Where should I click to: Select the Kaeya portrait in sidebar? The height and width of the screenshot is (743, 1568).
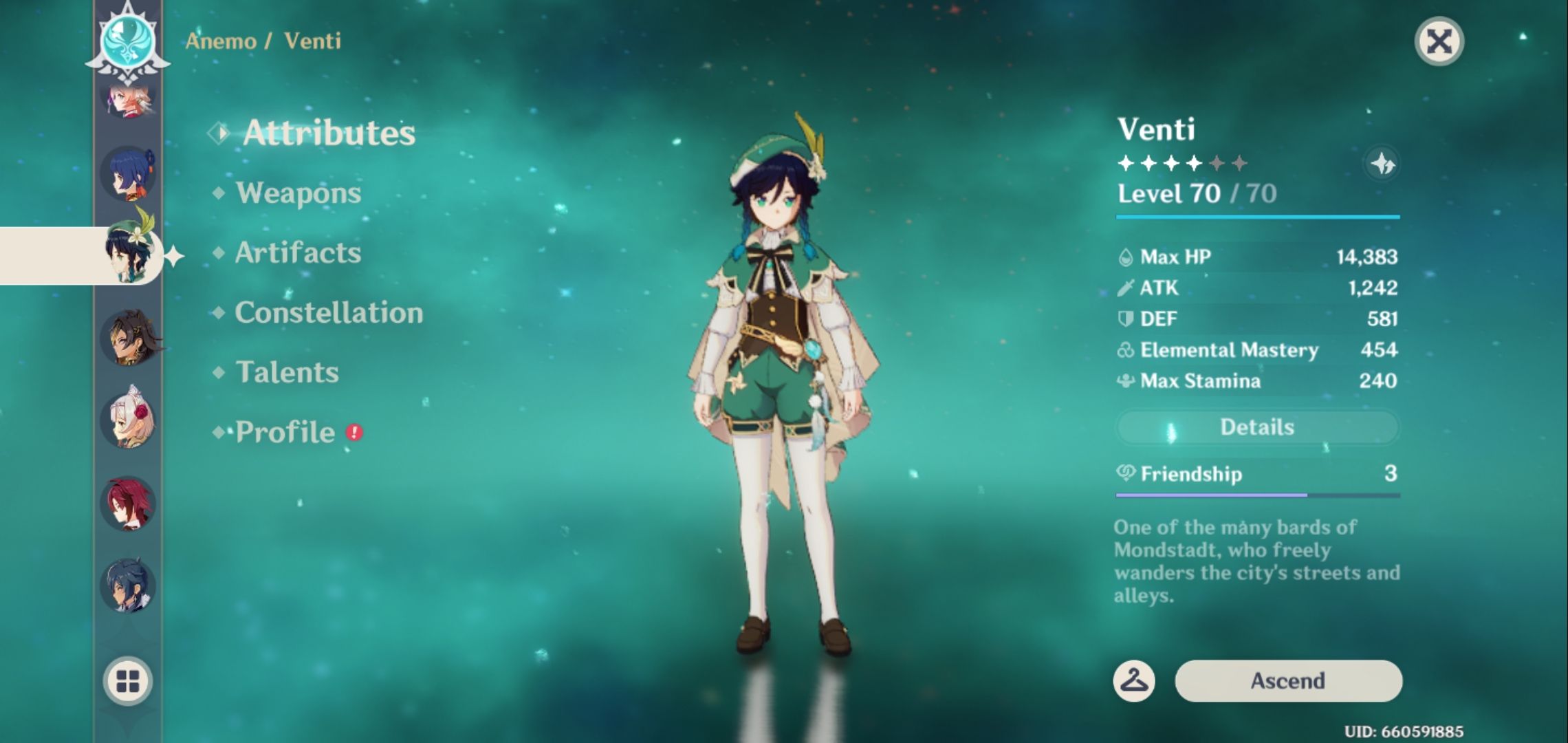tap(128, 585)
